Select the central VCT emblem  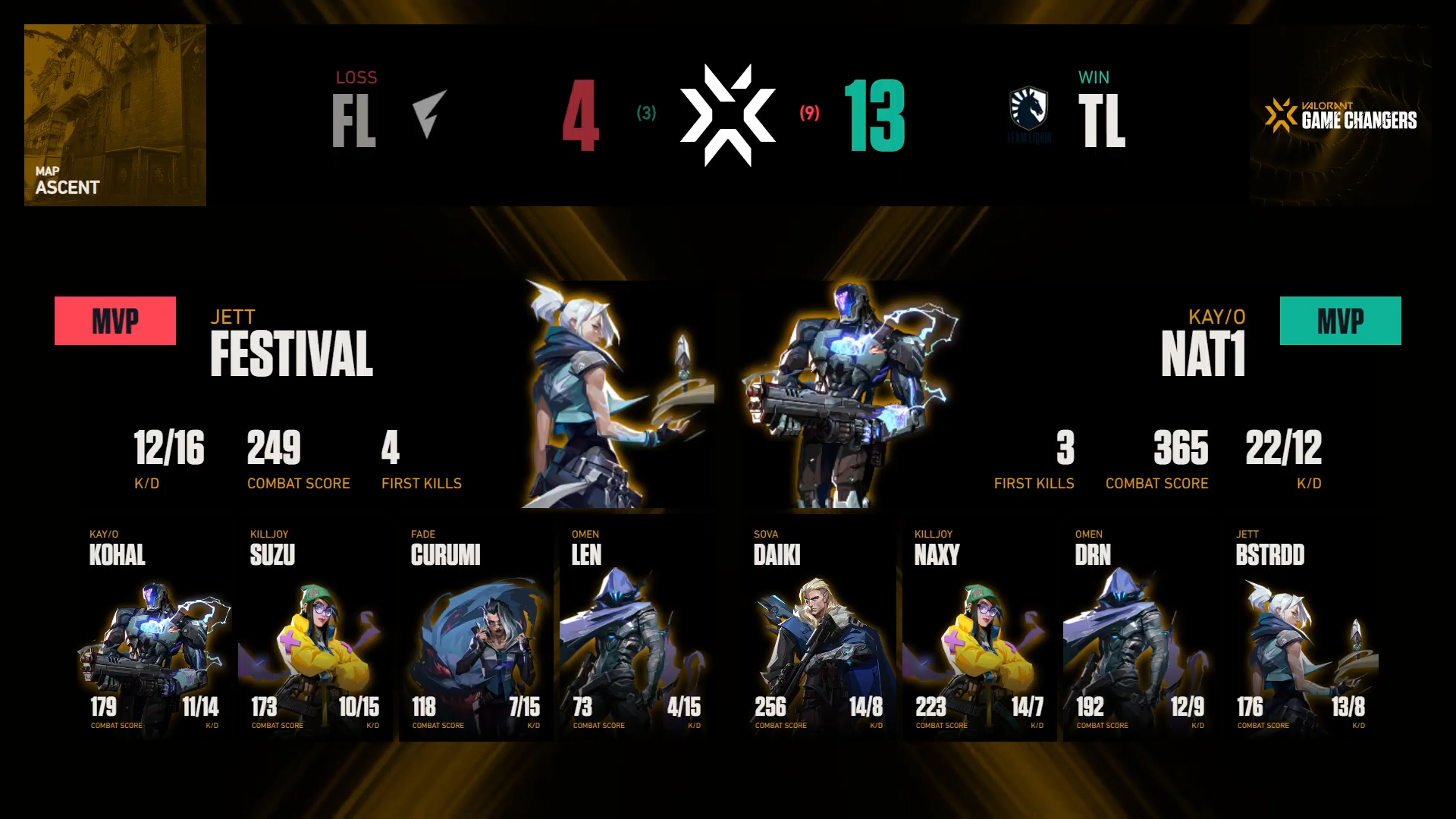726,115
